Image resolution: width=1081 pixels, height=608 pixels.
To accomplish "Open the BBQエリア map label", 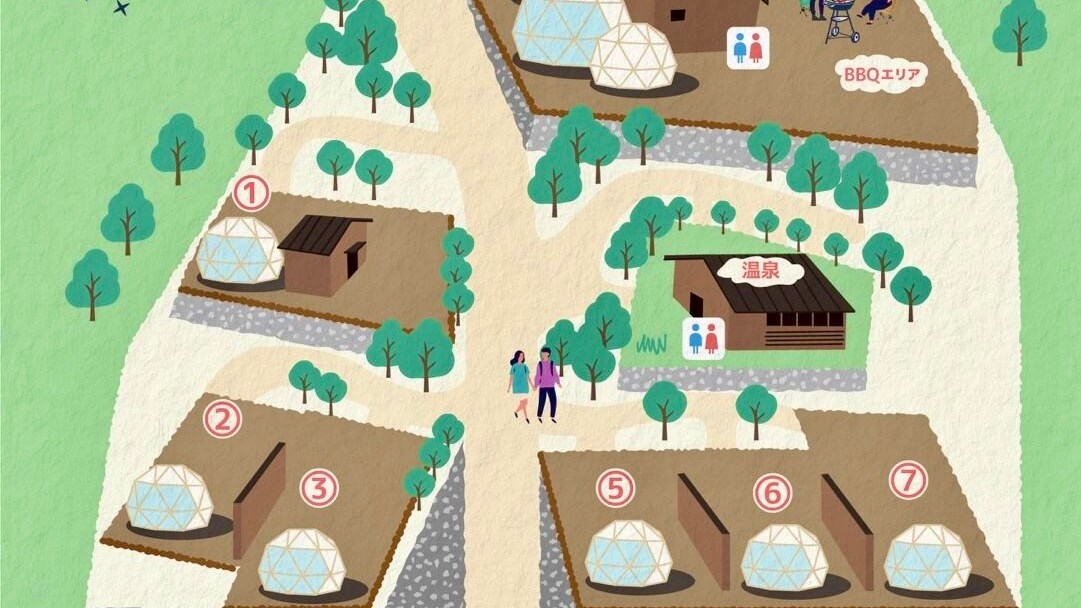I will point(881,74).
